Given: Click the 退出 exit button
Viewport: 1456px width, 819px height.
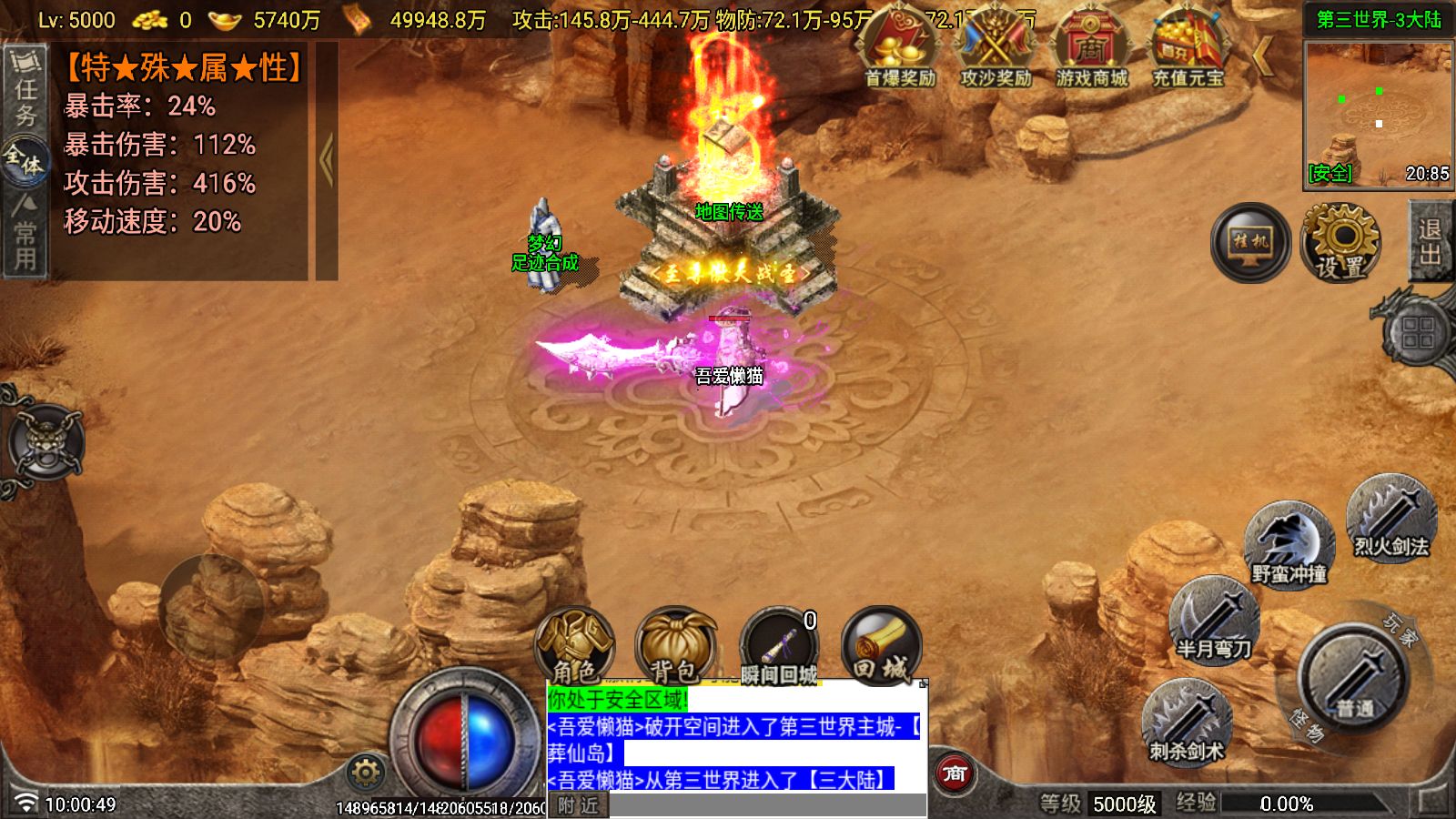Looking at the screenshot, I should (1431, 242).
